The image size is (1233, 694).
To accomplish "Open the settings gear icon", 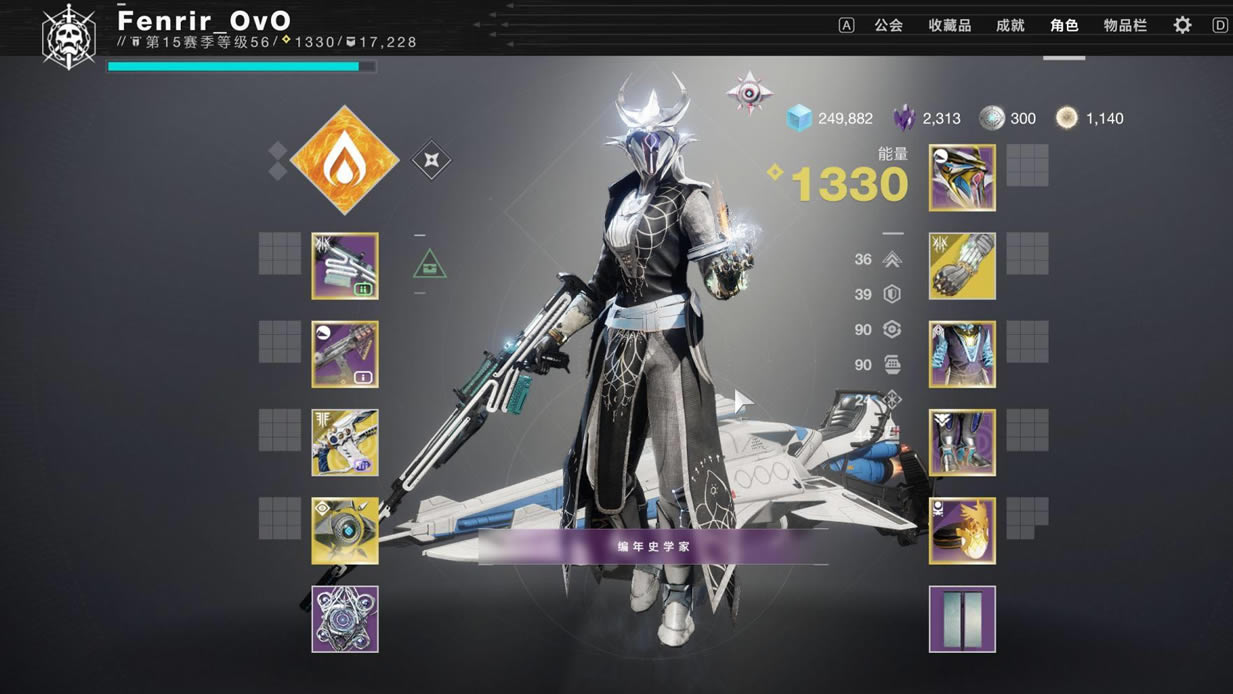I will point(1182,26).
